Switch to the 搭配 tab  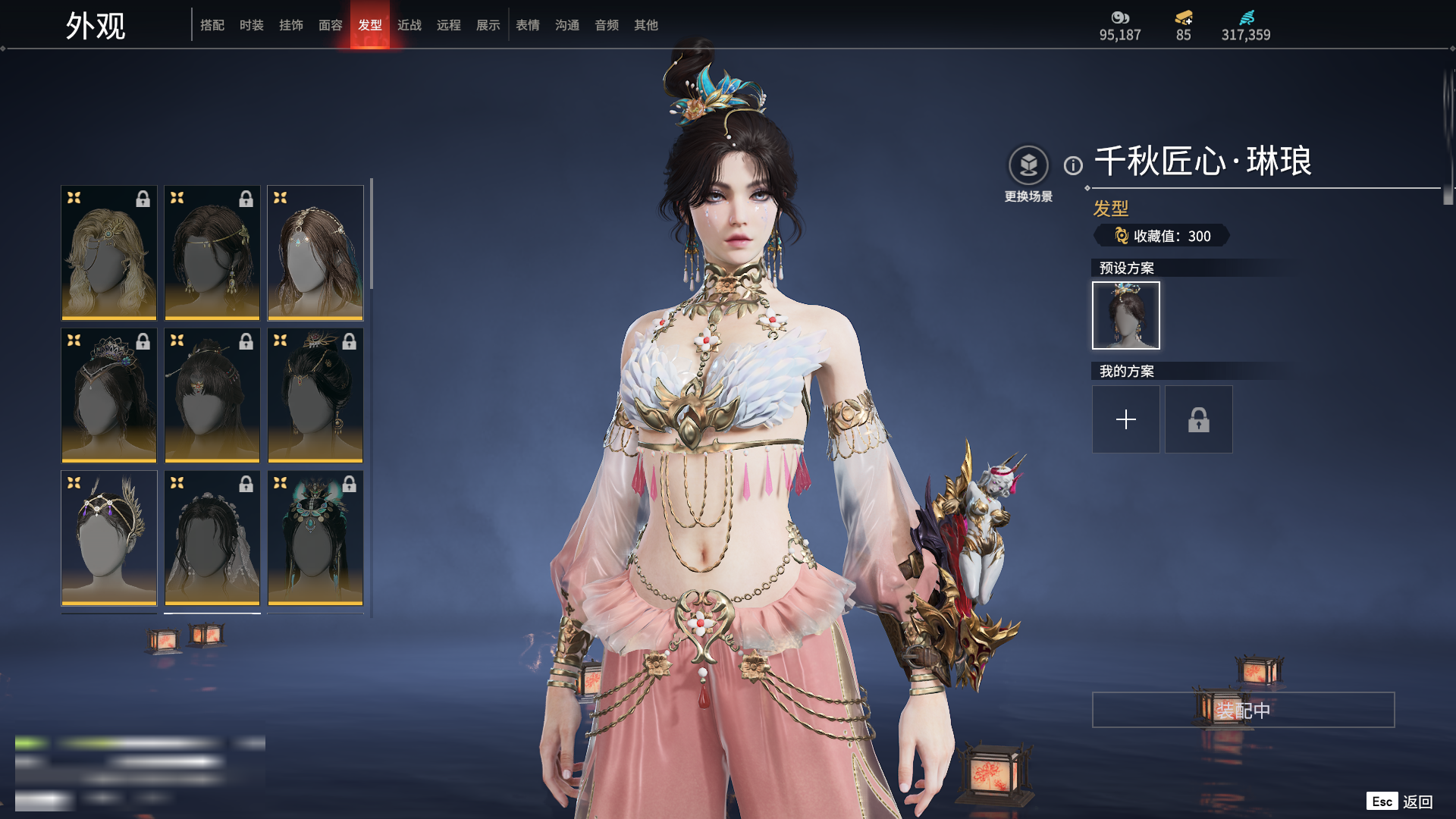(212, 25)
